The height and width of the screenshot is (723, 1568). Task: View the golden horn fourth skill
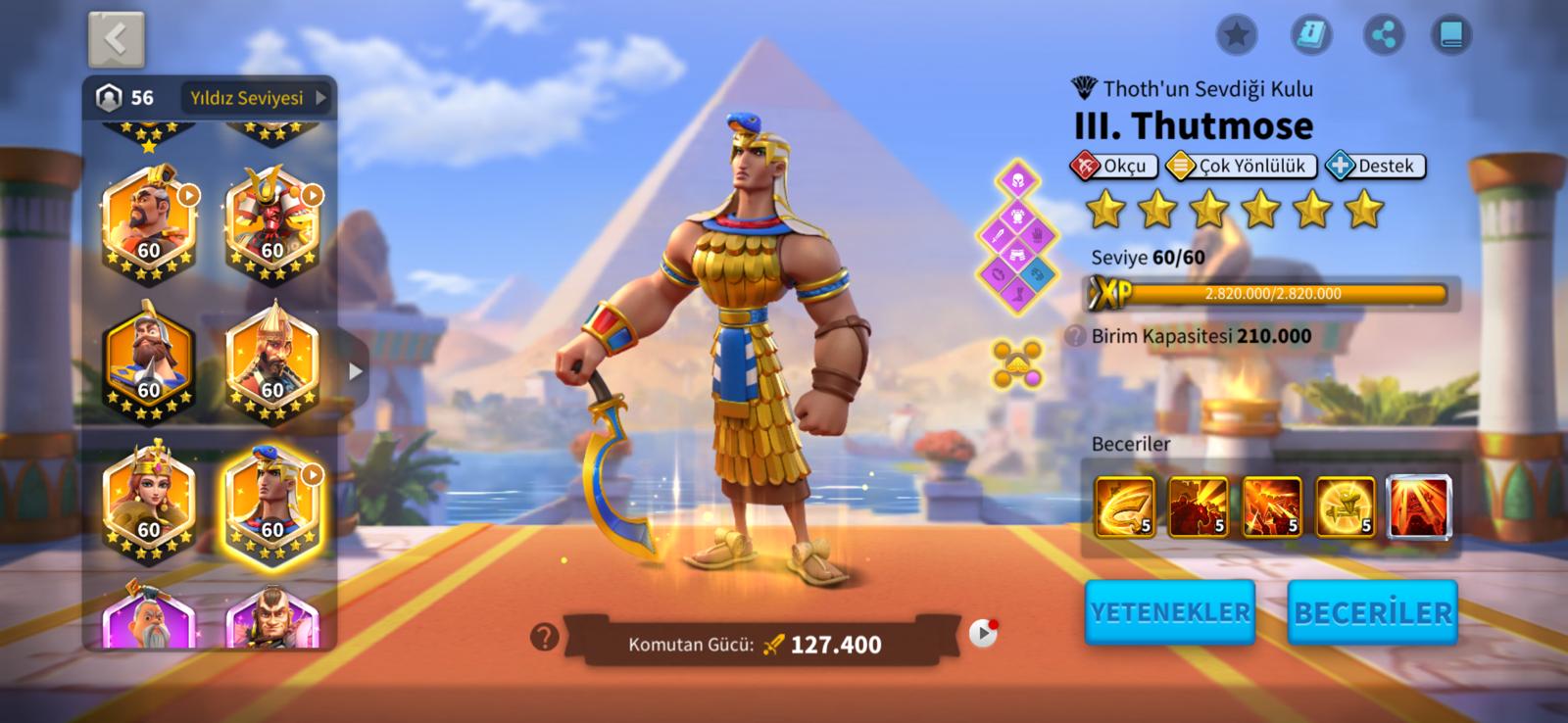[x=1345, y=506]
